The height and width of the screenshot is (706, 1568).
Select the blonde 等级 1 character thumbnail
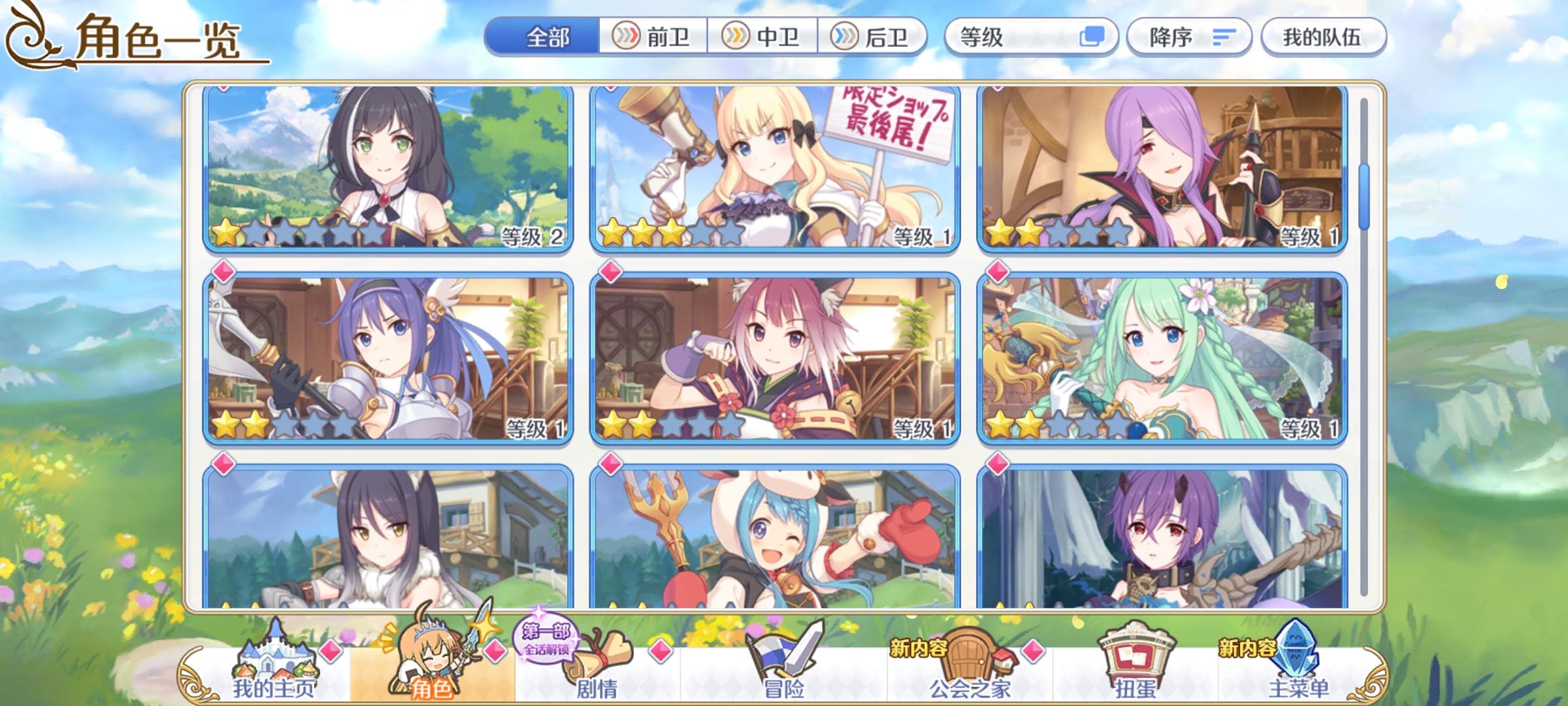point(777,171)
